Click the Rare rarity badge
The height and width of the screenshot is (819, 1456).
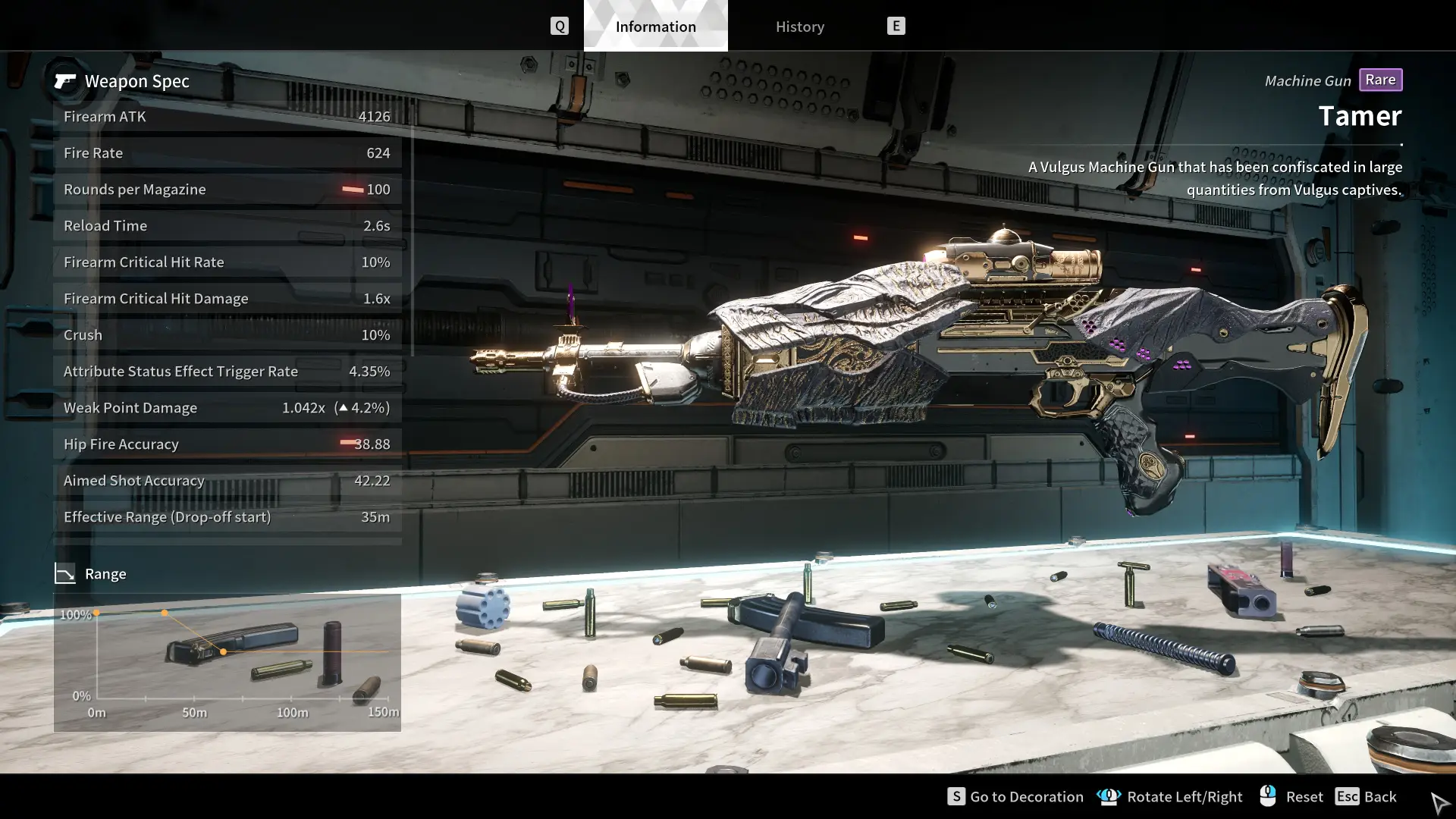coord(1381,80)
